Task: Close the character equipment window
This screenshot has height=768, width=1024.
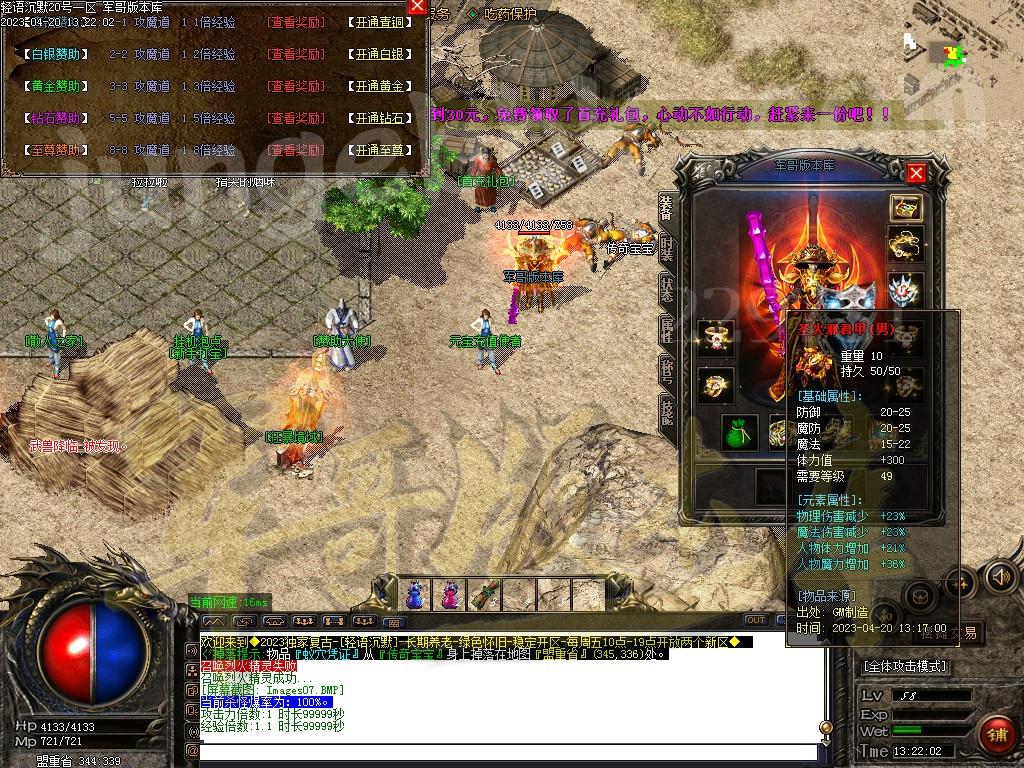Action: pos(915,174)
